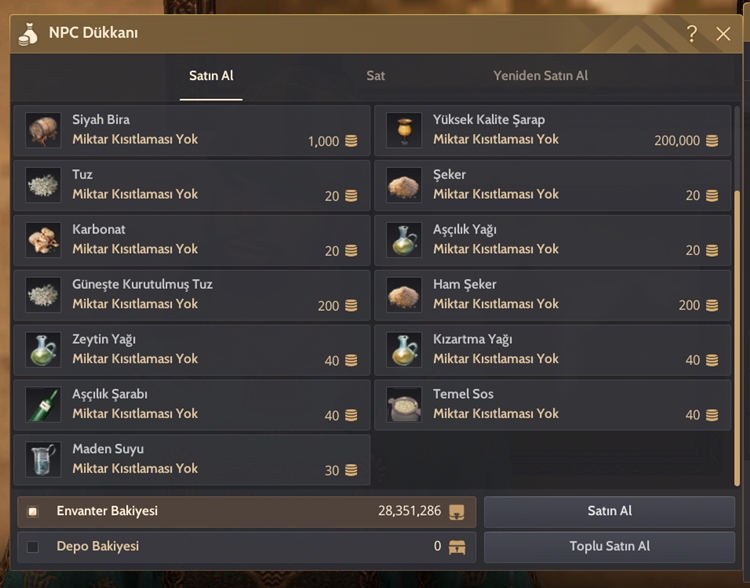Pick the Tuz shop entry
Viewport: 750px width, 588px height.
point(192,185)
